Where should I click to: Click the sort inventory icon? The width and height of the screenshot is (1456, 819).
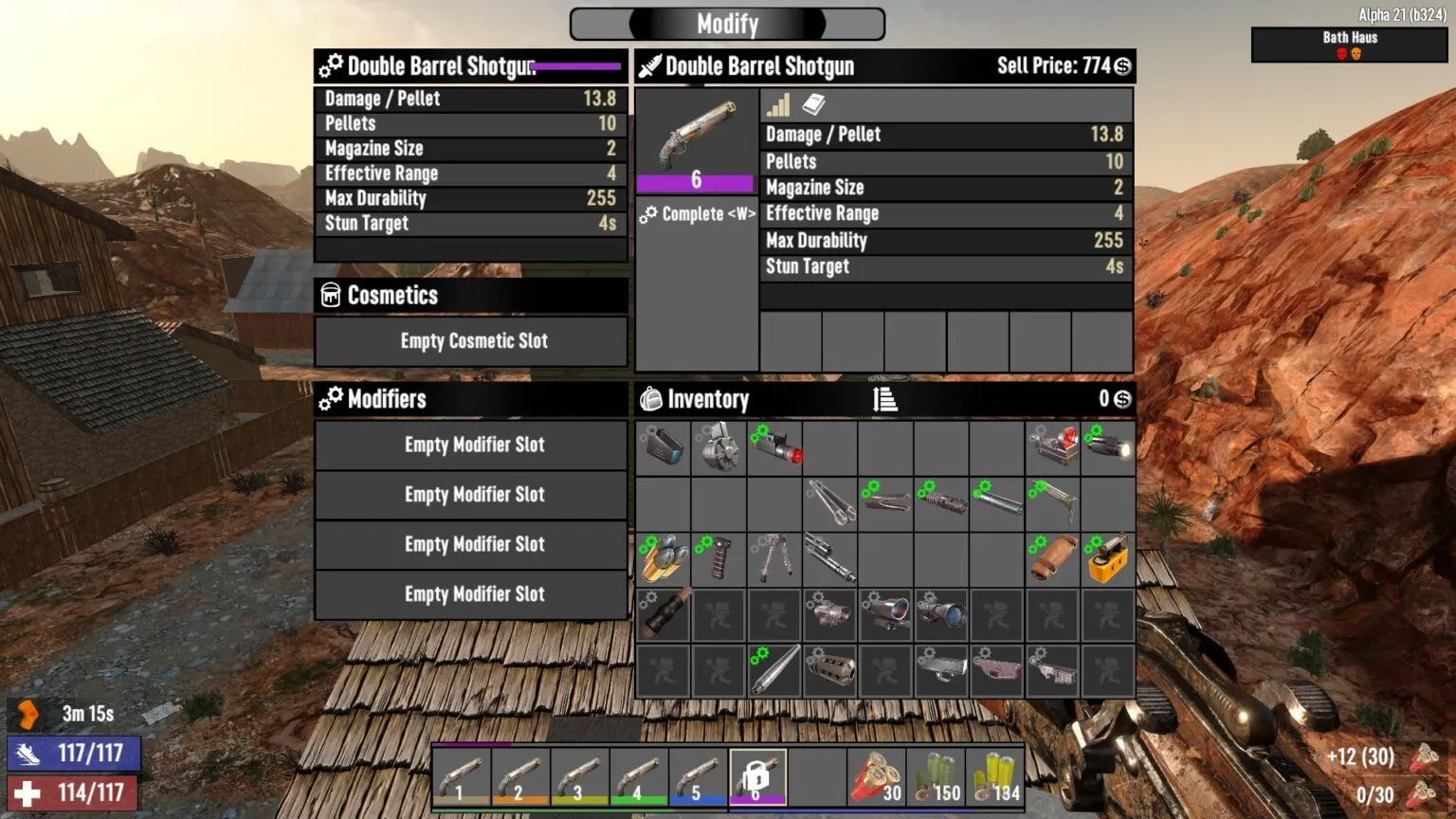click(x=885, y=399)
